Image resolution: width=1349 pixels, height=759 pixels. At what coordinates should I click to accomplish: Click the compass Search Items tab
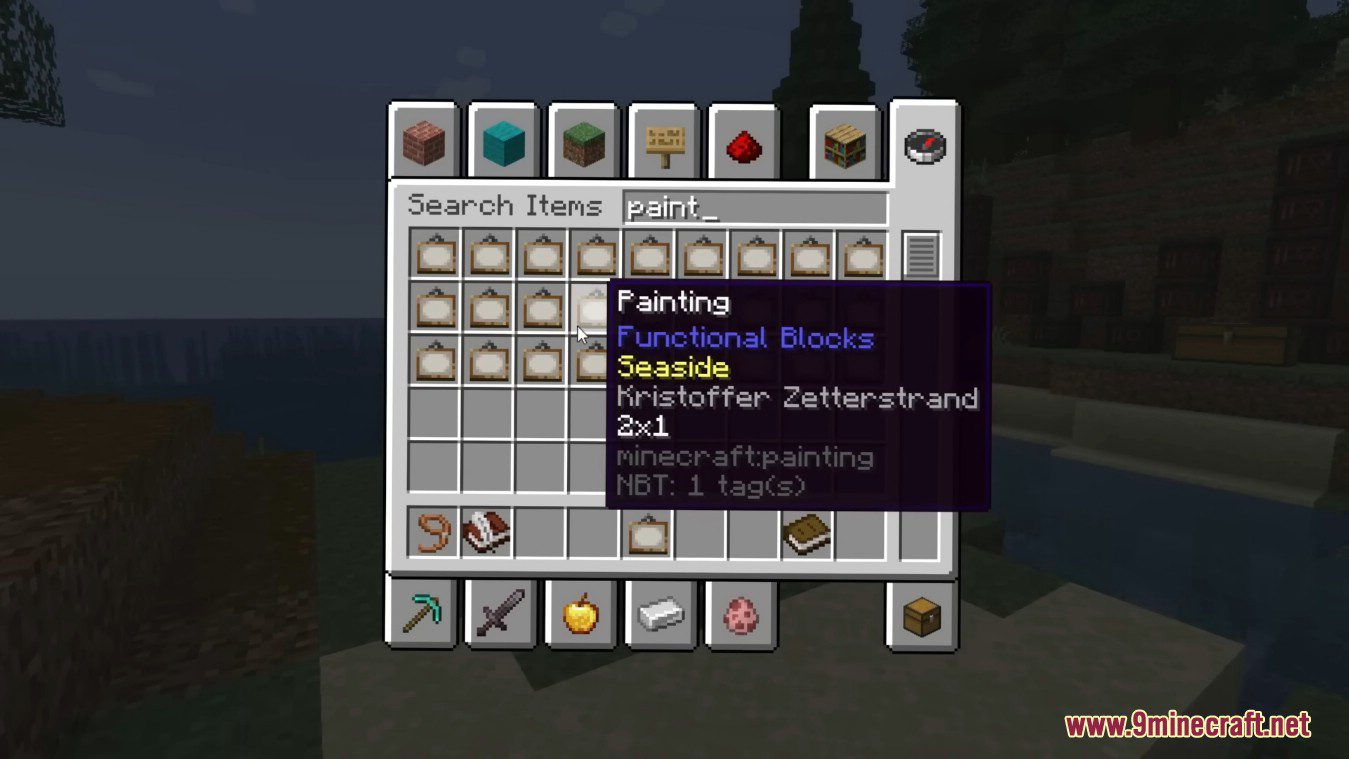[x=924, y=143]
